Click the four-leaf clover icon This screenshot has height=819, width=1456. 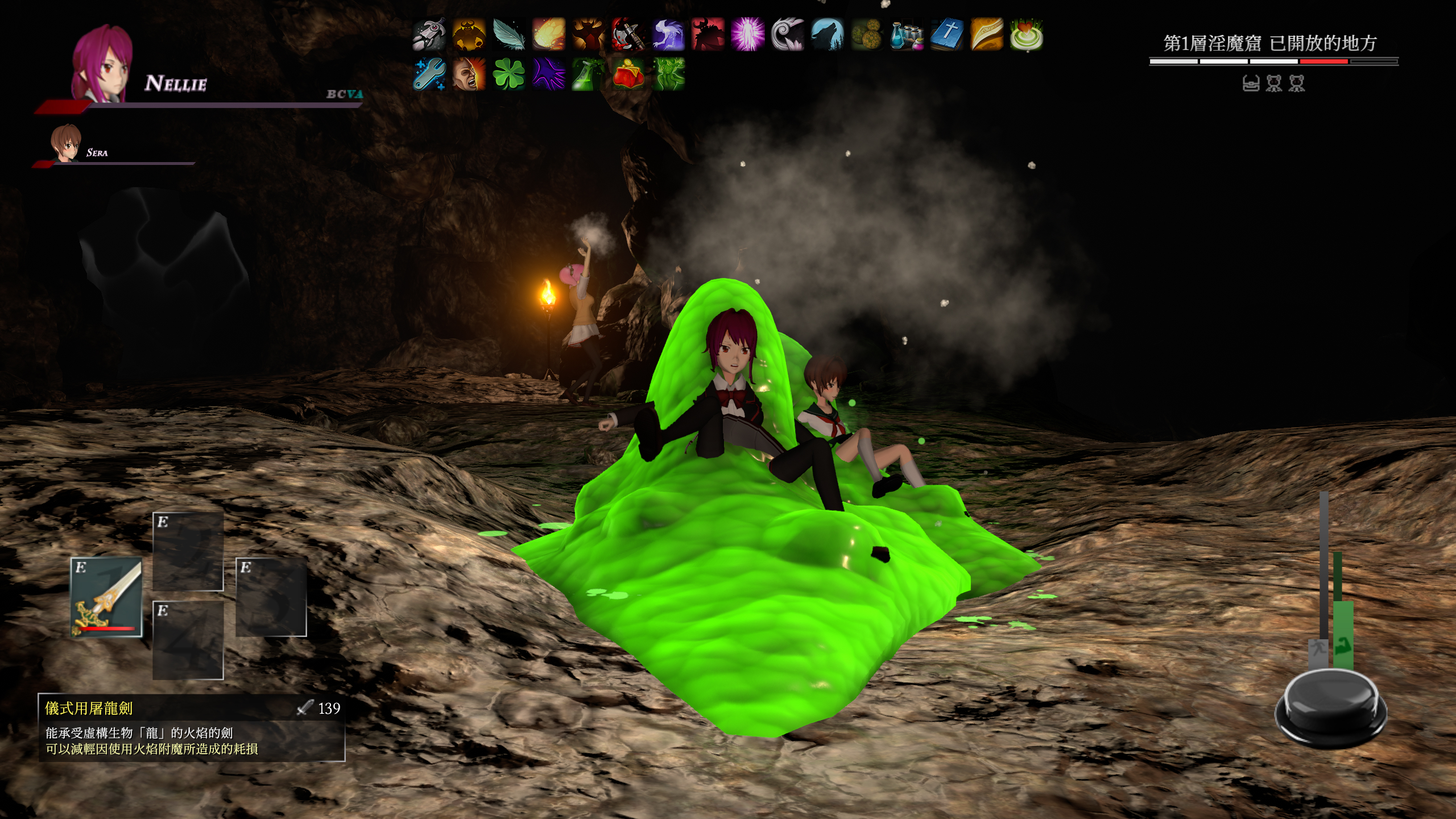508,74
